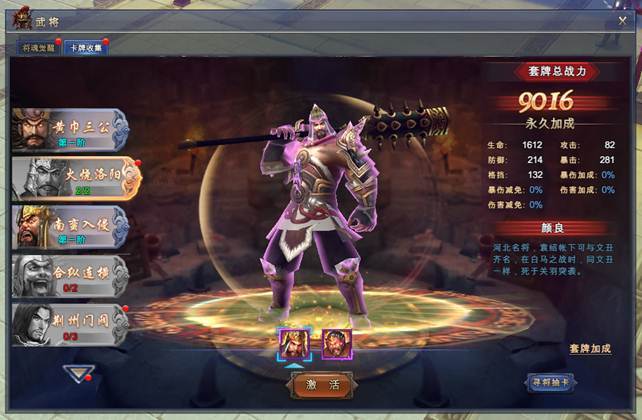Switch to the 卡牌收集 tab
The image size is (642, 420).
tap(84, 48)
